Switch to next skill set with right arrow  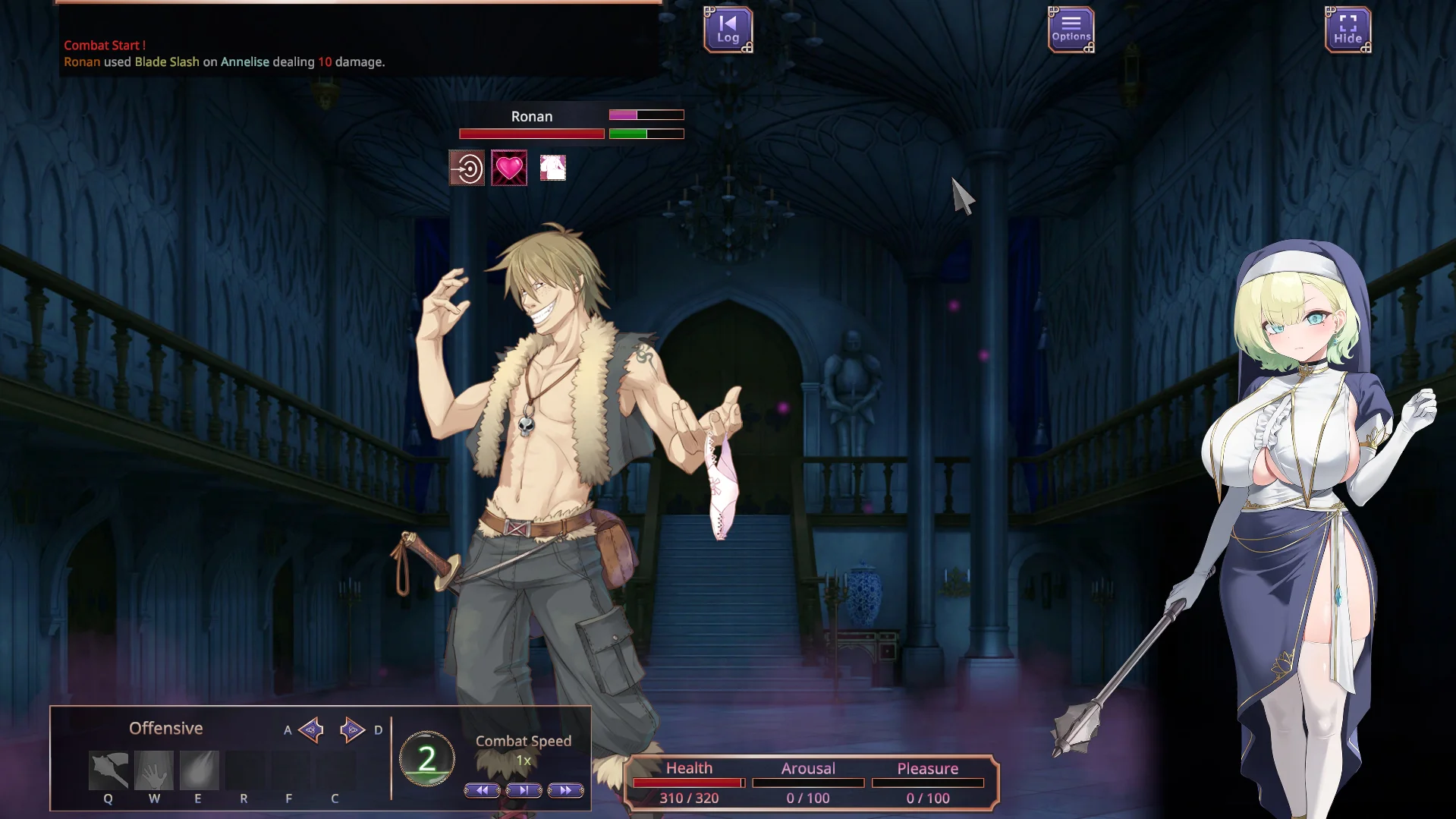352,729
